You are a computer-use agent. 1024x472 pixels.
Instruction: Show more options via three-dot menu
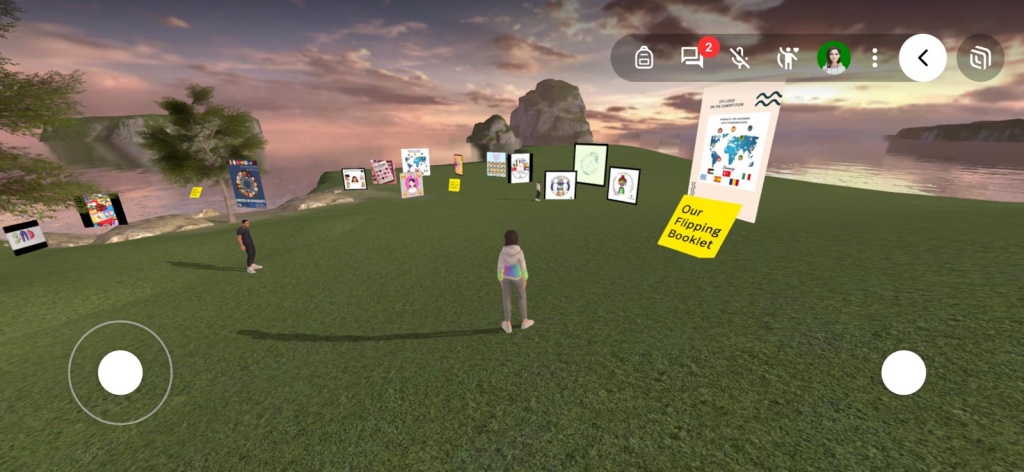(874, 58)
